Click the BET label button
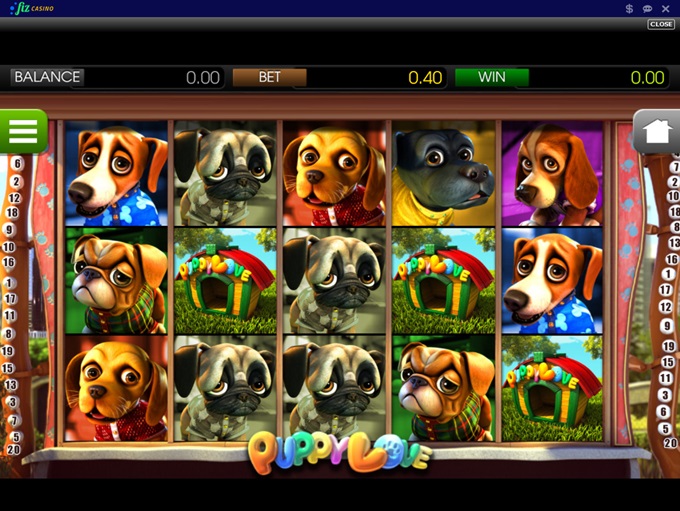The width and height of the screenshot is (680, 511). (x=269, y=77)
